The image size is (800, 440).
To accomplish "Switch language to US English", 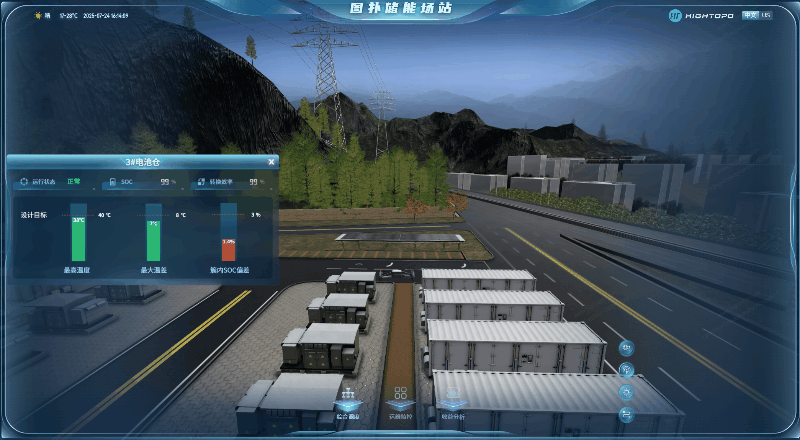I will 766,15.
